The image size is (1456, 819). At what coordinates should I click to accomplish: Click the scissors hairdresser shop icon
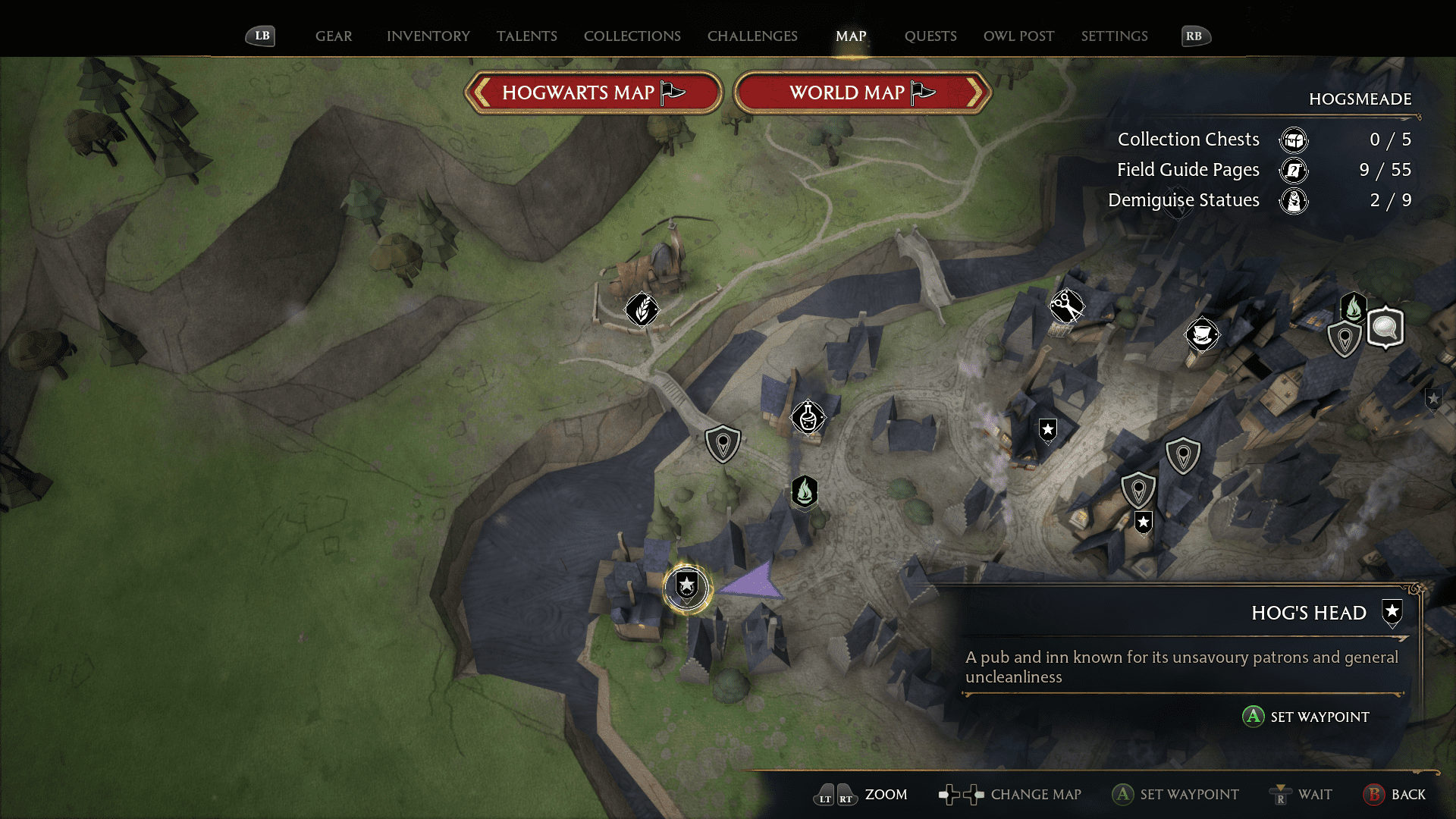[x=1068, y=306]
